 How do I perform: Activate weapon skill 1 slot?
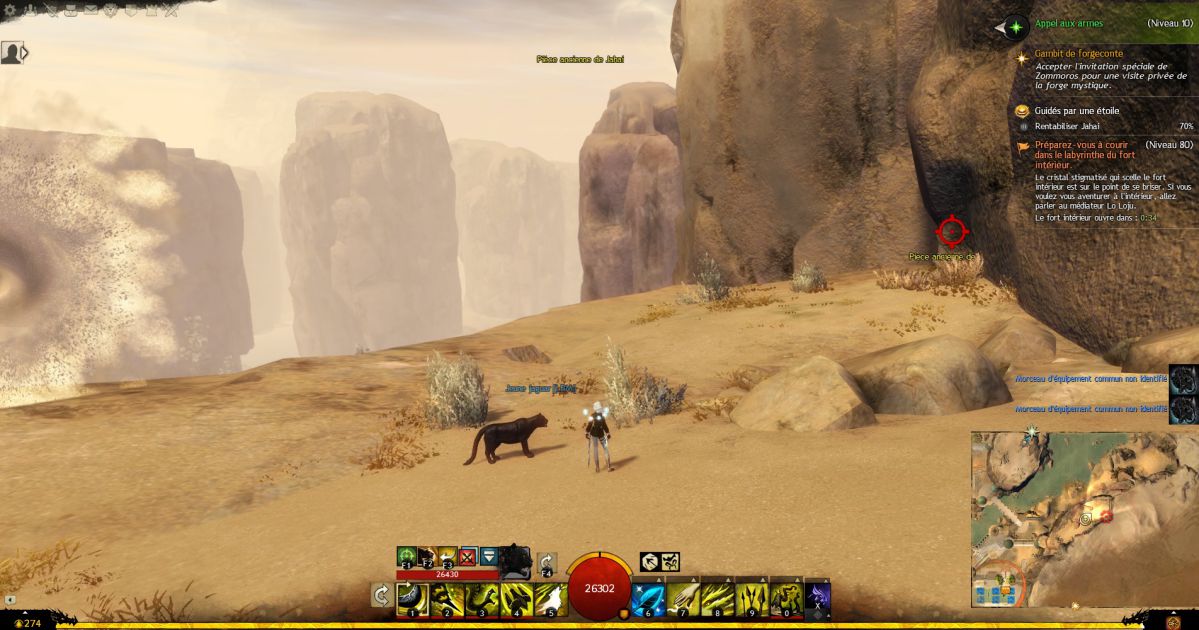coord(412,599)
